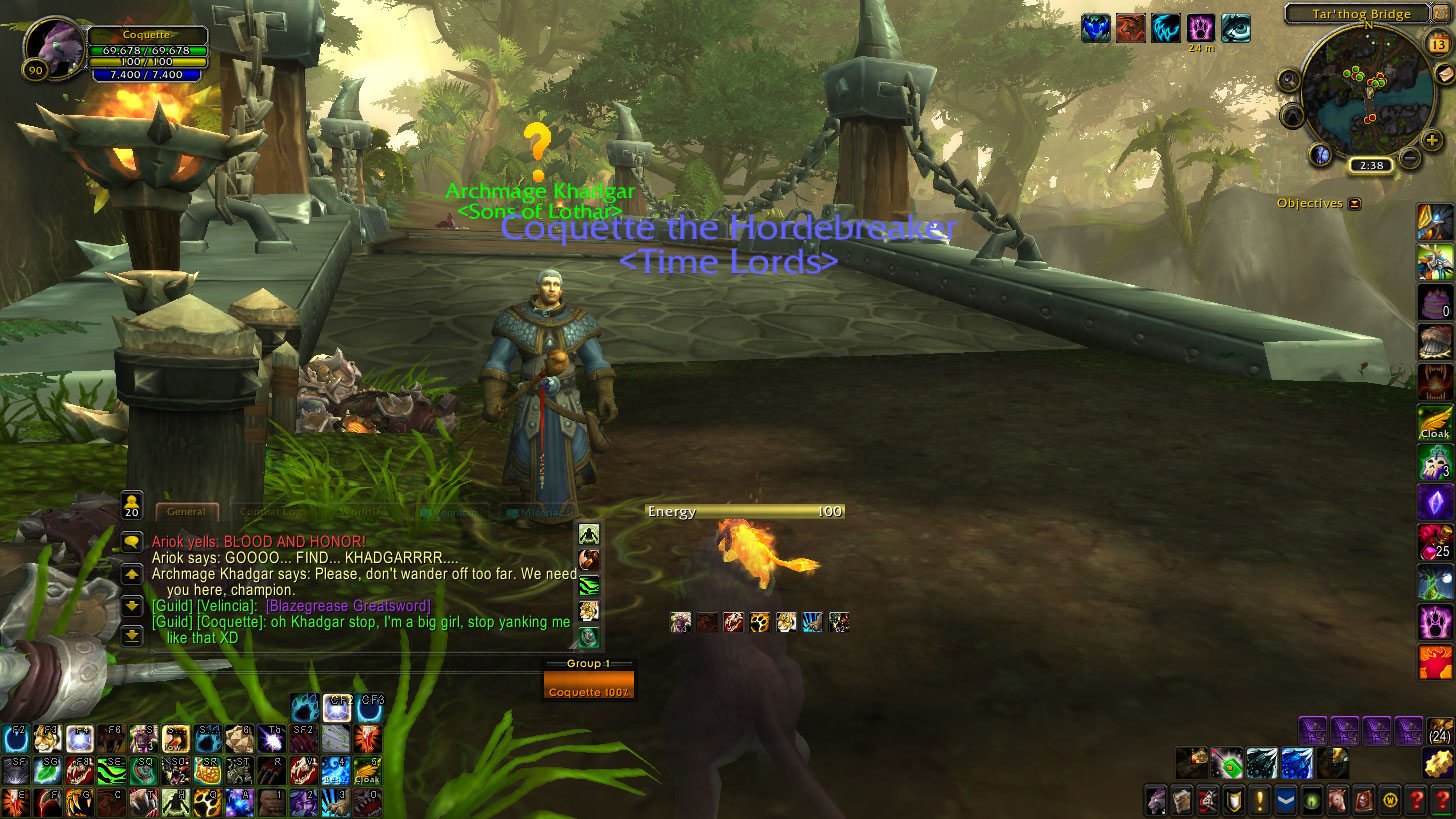Collapse the Objectives tracker arrow

point(1355,204)
